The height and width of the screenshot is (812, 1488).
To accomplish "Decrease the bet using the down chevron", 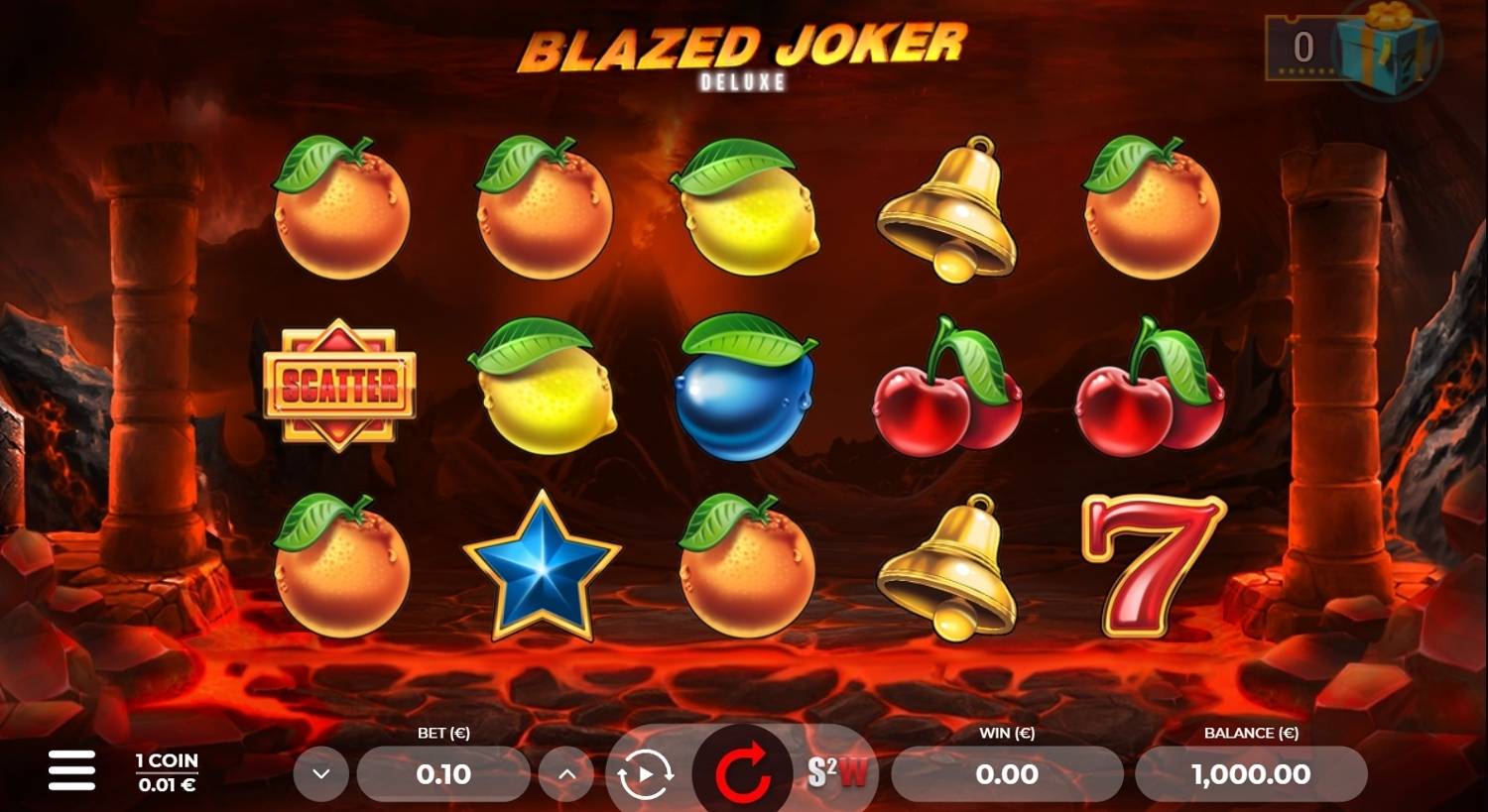I will (x=320, y=774).
